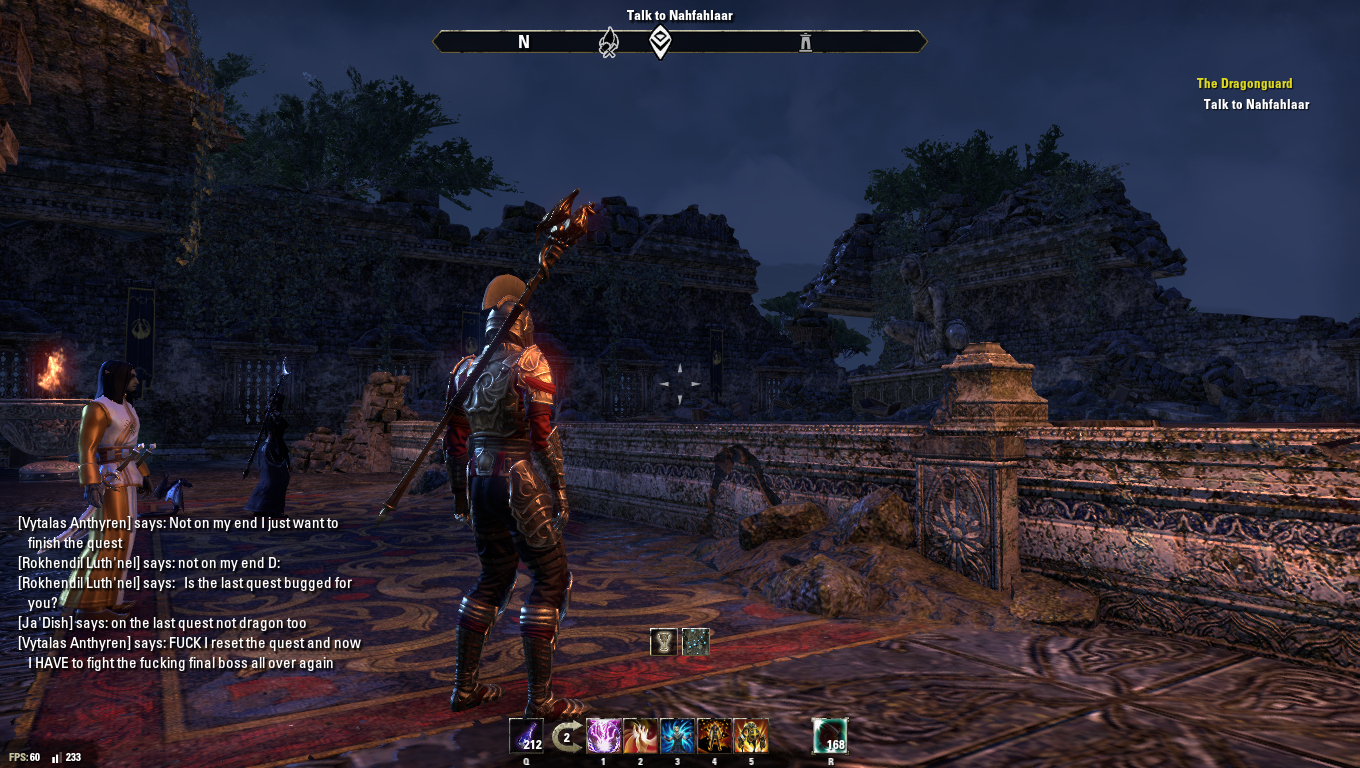Use the purple potion quickslot

(x=526, y=736)
